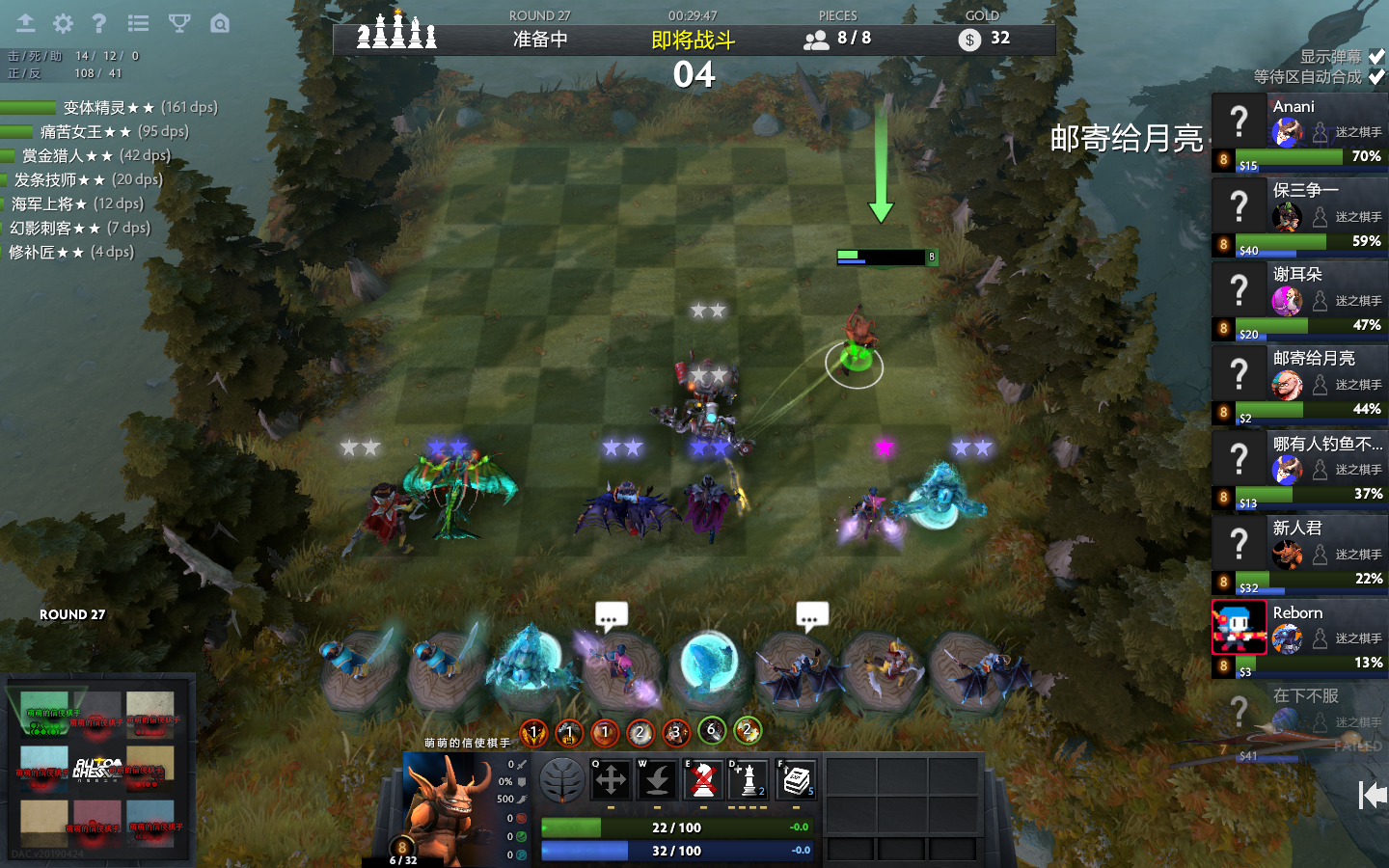Activate the crossed-out knight remove piece ability
Screen dimensions: 1389x868
coord(704,780)
